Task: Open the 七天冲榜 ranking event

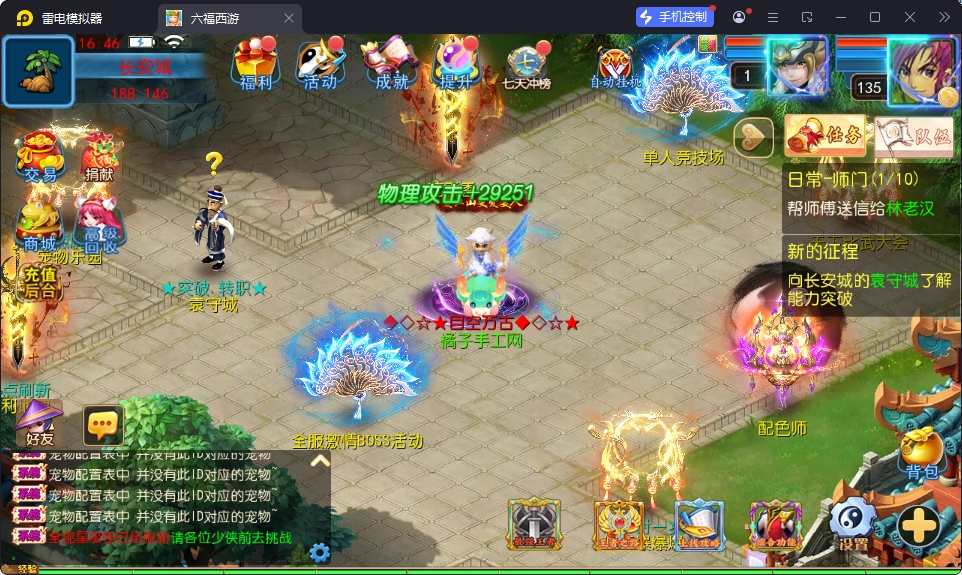Action: [527, 67]
